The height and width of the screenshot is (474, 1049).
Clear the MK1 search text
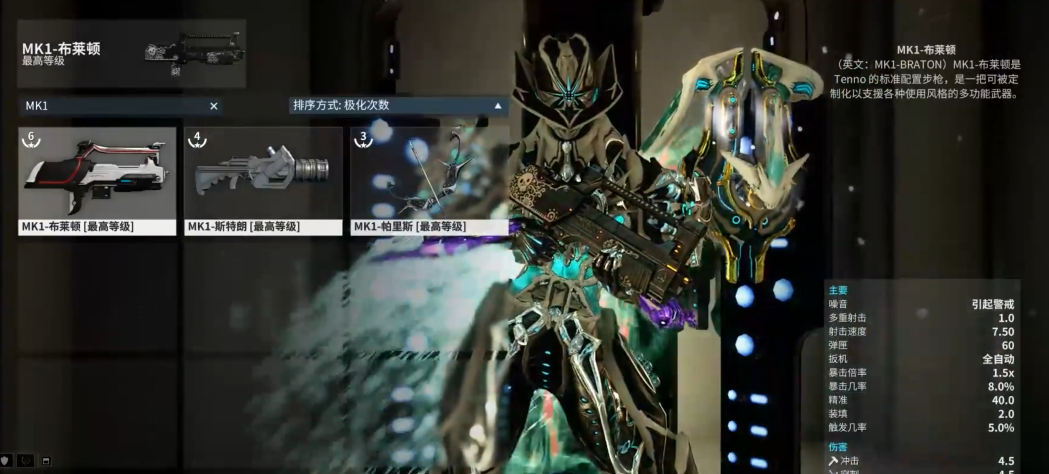[213, 105]
